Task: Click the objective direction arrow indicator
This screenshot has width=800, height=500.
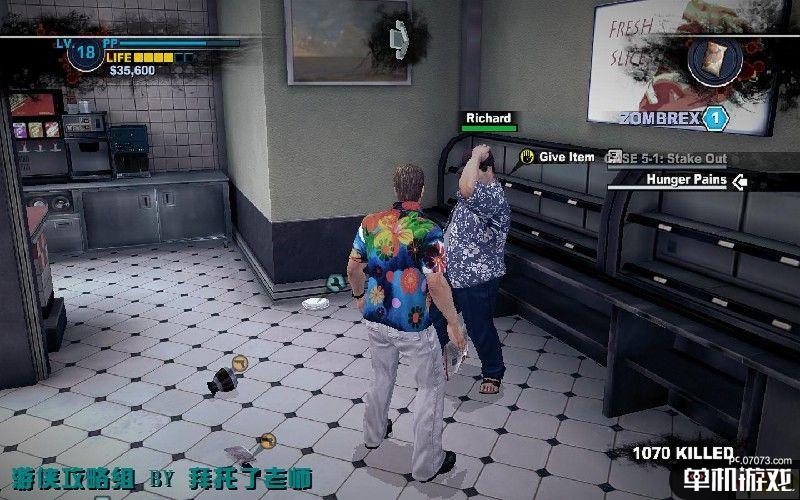Action: coord(400,35)
